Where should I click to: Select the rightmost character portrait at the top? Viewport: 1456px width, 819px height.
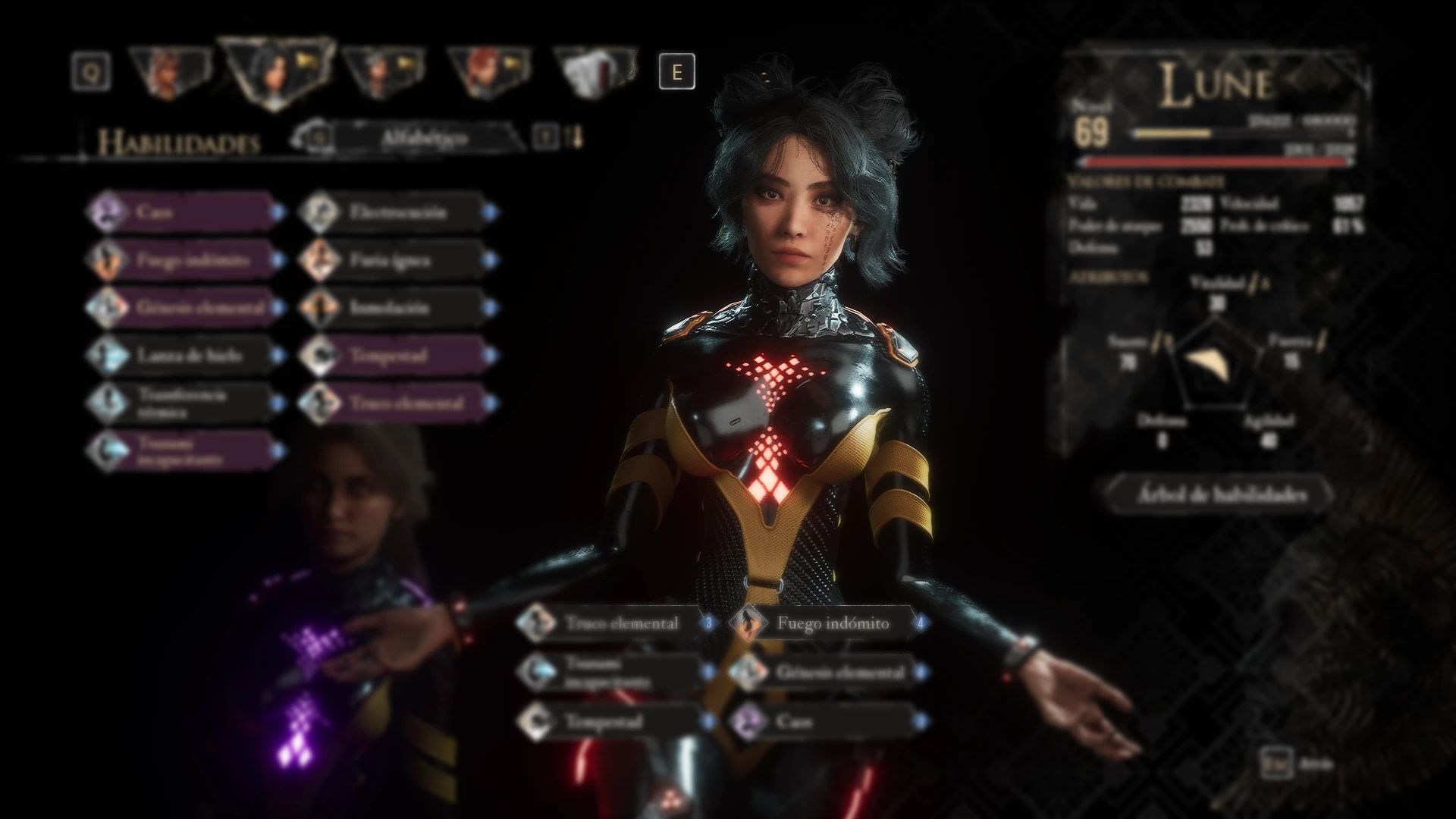tap(588, 72)
